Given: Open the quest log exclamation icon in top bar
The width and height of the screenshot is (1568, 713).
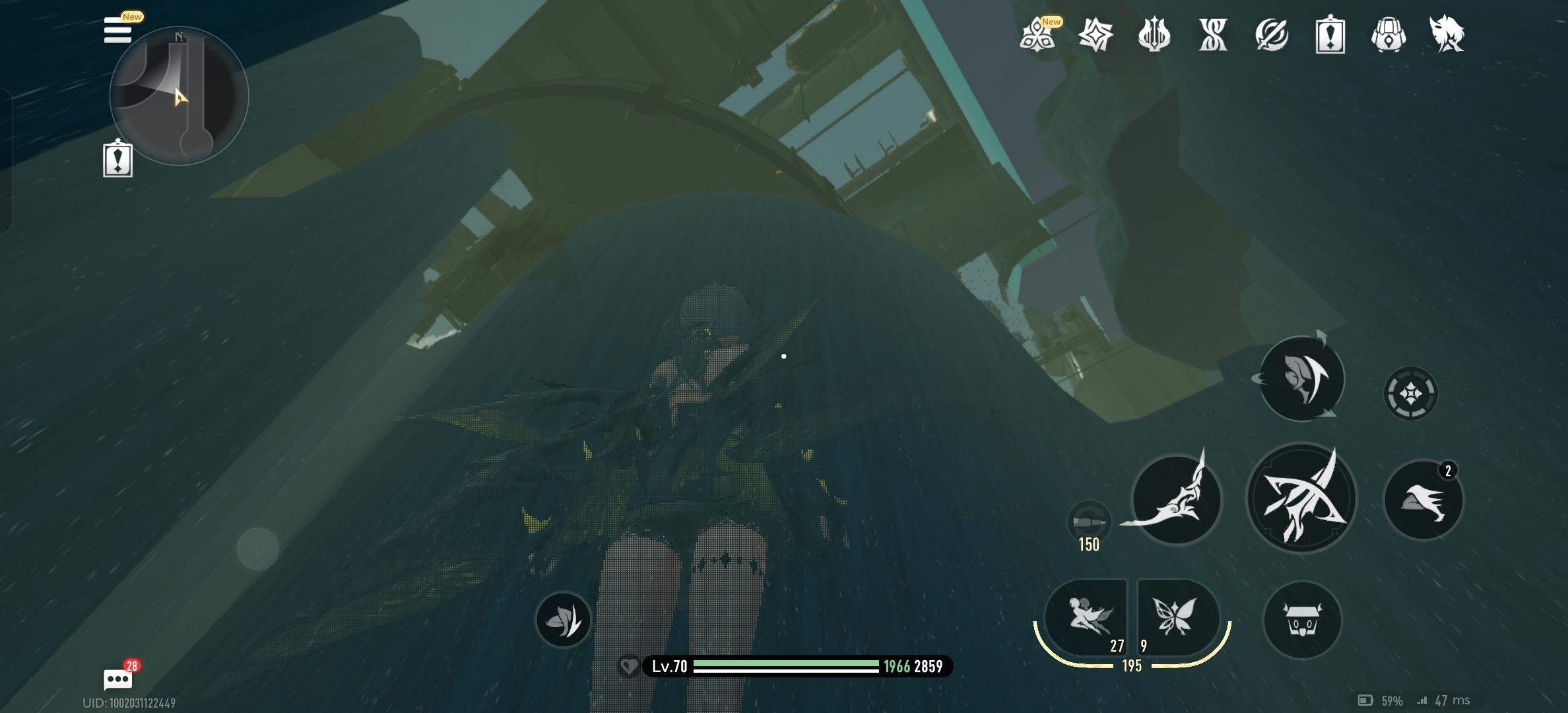Looking at the screenshot, I should click(1330, 34).
